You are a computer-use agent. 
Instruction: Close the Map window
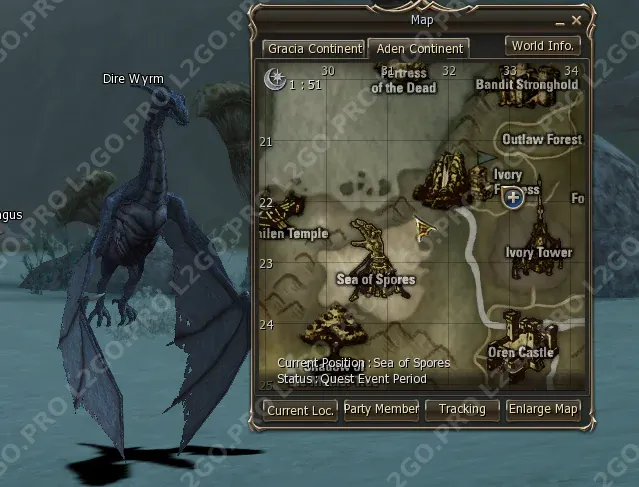click(576, 19)
